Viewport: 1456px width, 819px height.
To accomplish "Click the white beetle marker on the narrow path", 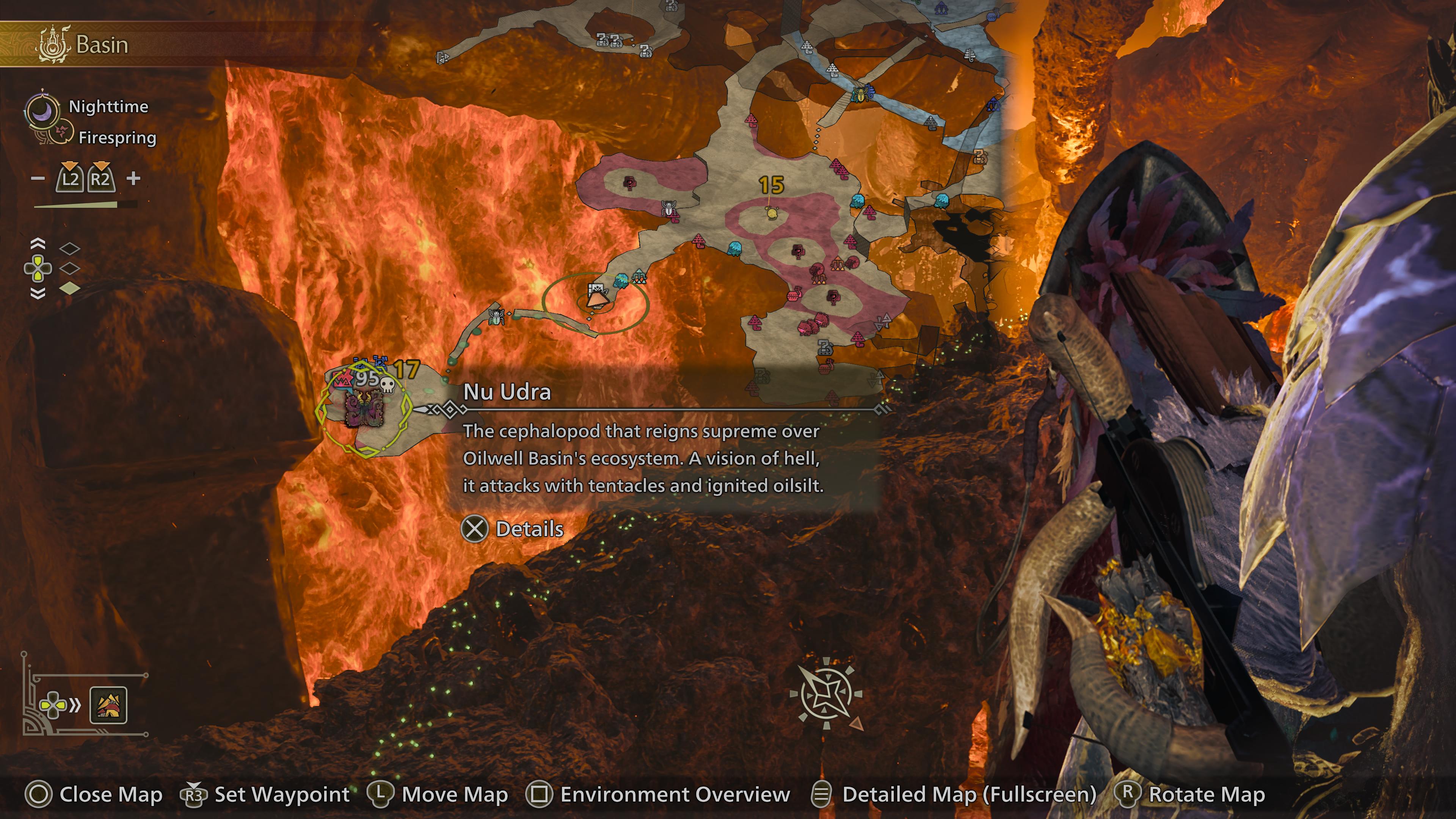I will point(496,317).
